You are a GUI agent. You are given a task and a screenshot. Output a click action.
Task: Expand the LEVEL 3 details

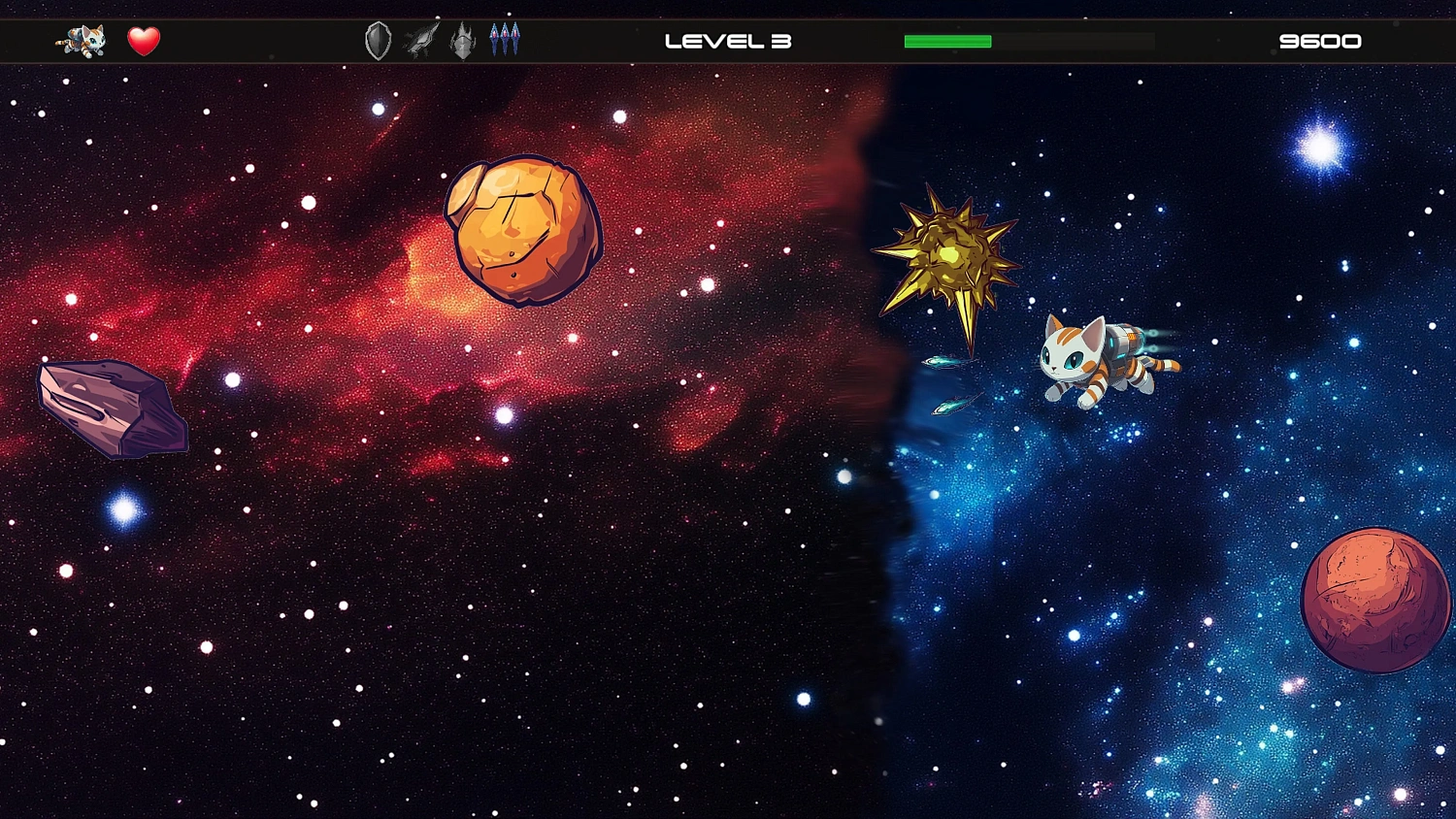pyautogui.click(x=728, y=41)
